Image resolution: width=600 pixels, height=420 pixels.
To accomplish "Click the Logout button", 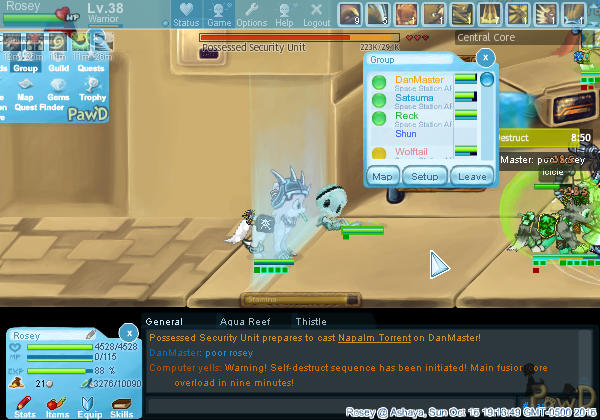I will [317, 14].
